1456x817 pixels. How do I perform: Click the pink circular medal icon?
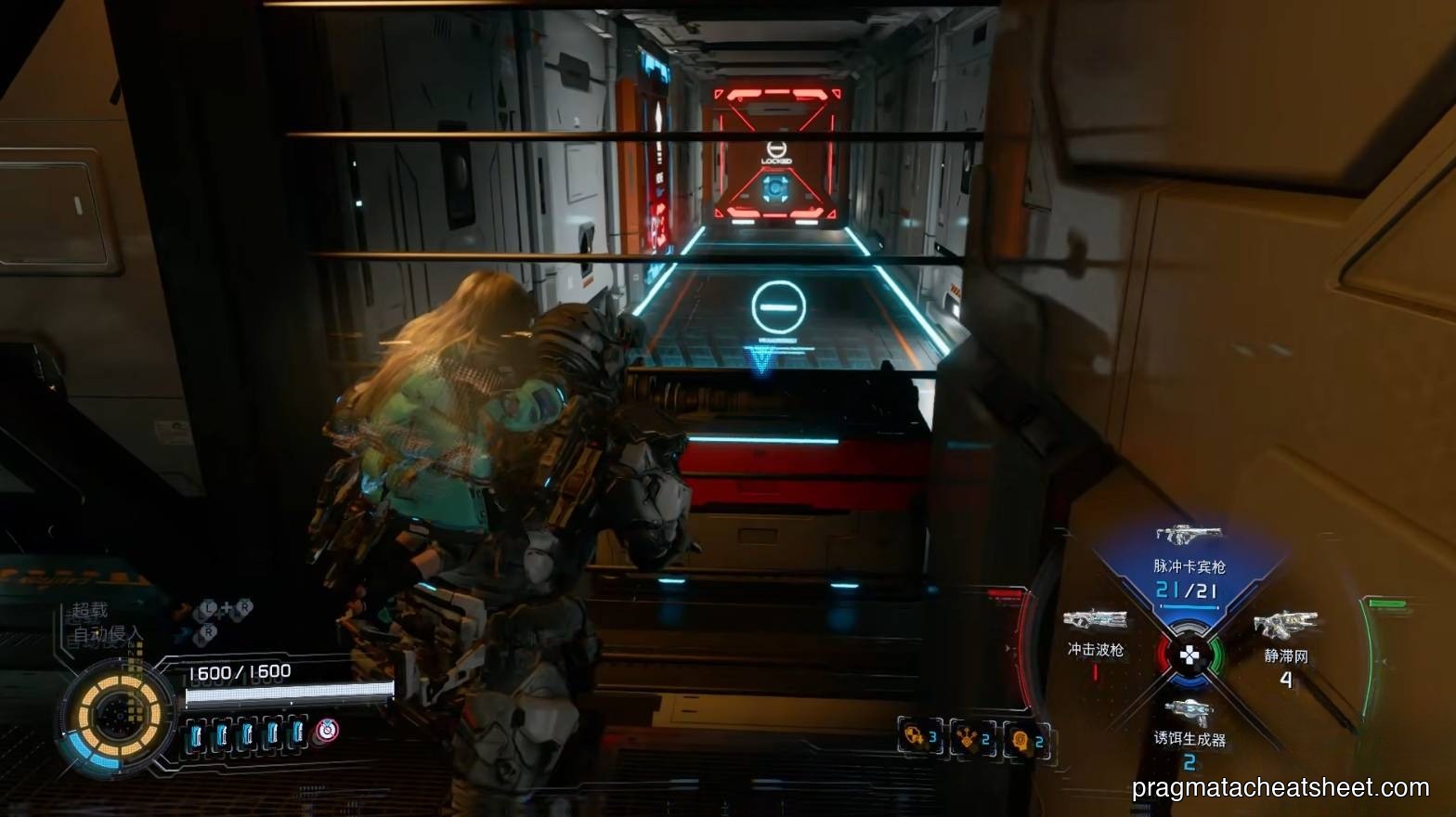coord(326,732)
